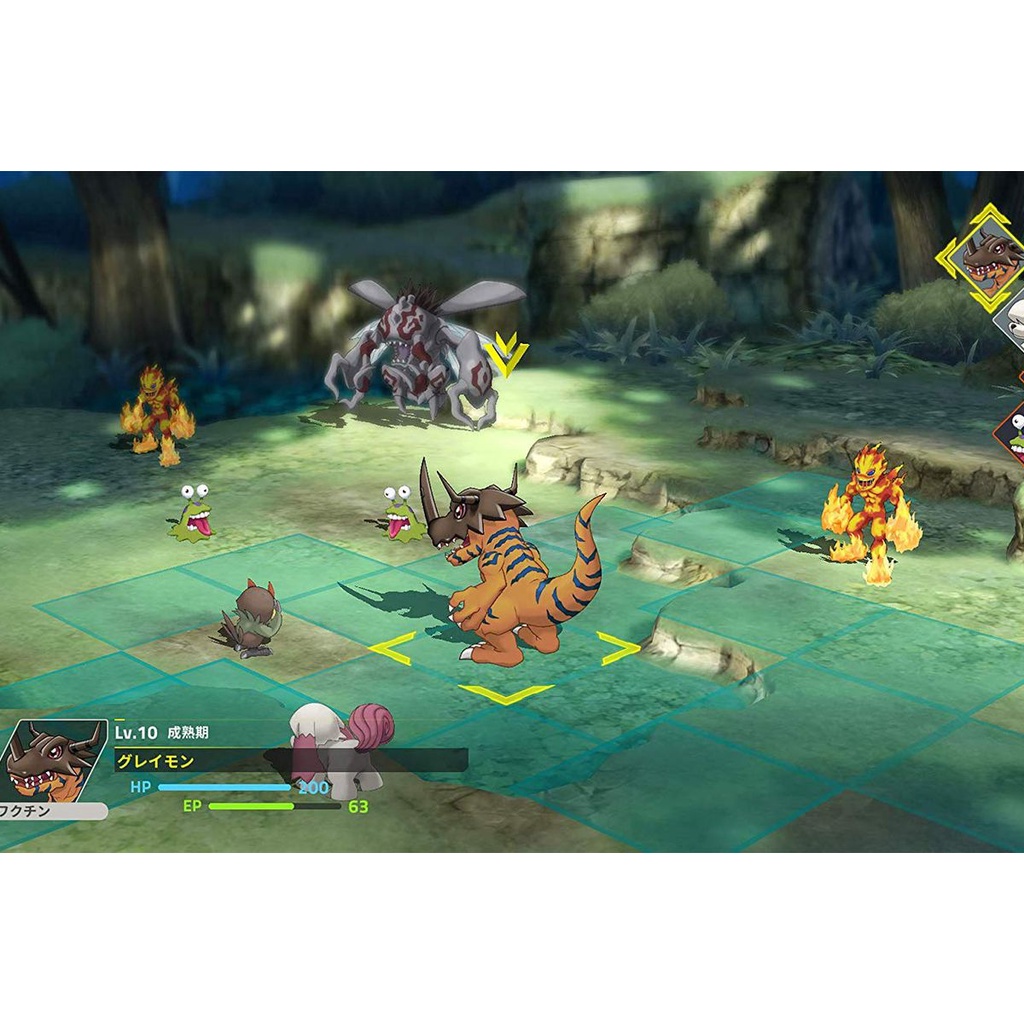Open Greymon's portrait in the status panel

[54, 762]
